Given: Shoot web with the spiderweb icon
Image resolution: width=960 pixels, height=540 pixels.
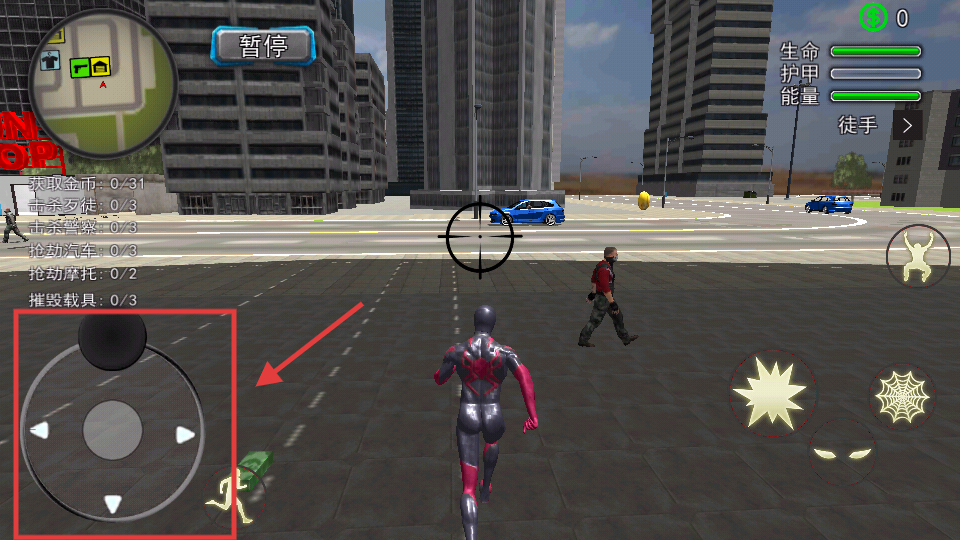Looking at the screenshot, I should point(902,397).
